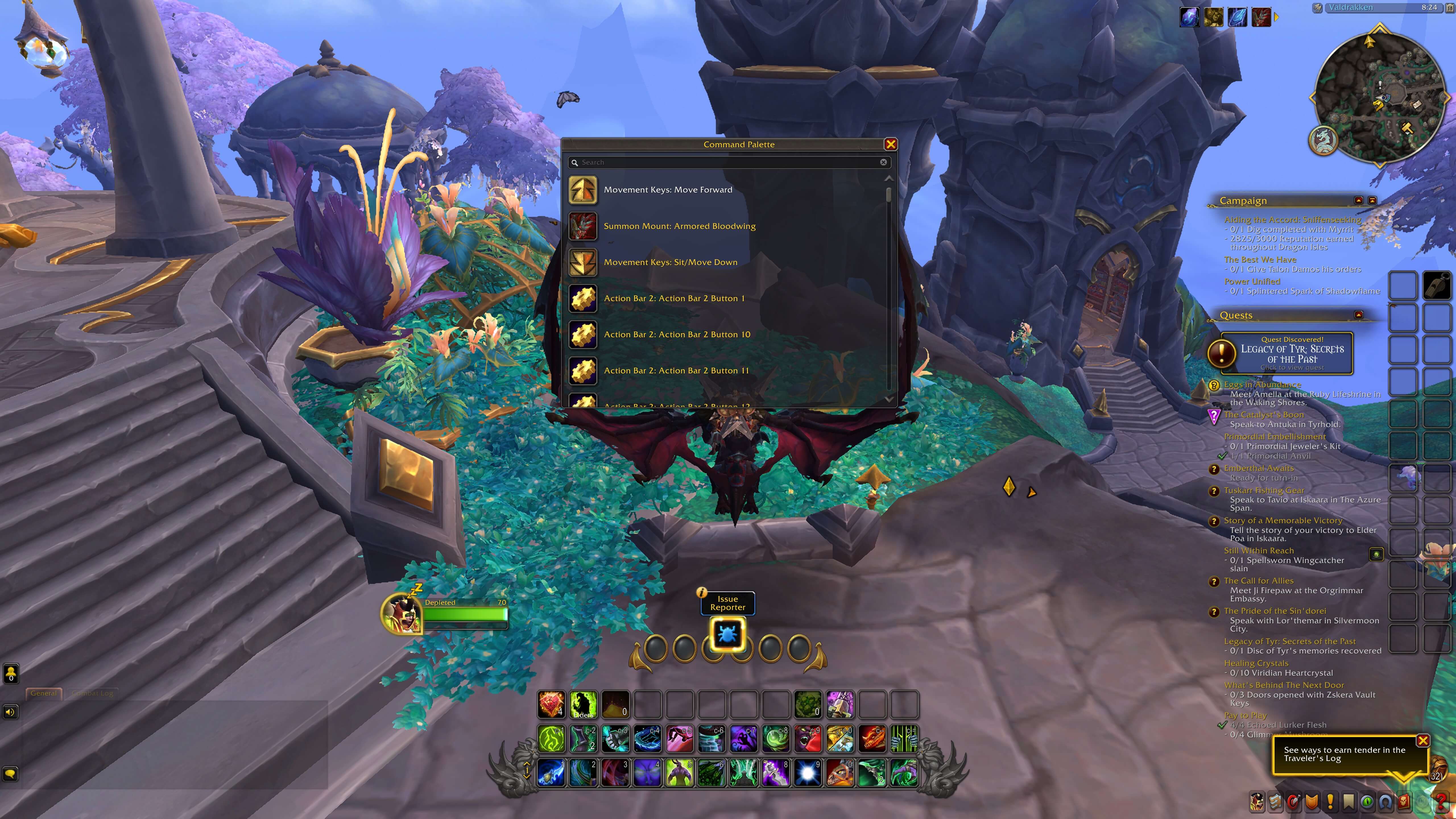Collapse the buff bar with the yellow arrow
This screenshot has width=1456, height=819.
(x=1277, y=17)
